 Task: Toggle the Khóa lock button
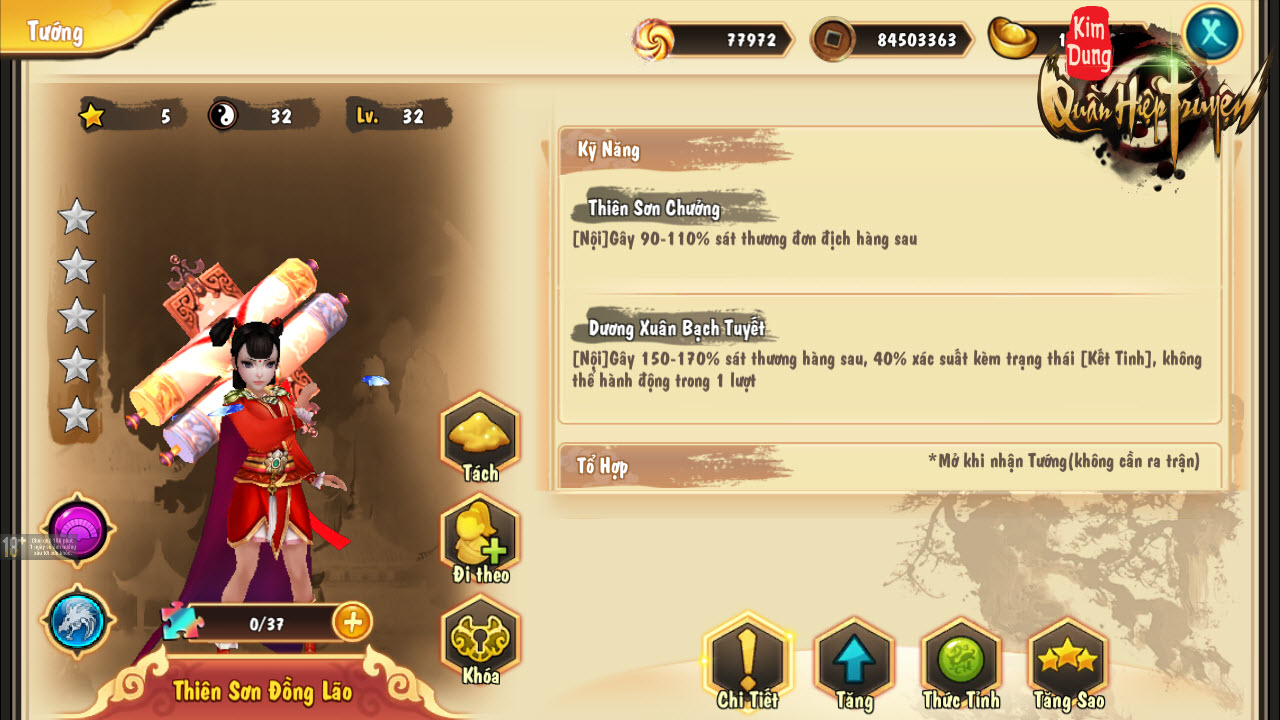click(x=480, y=640)
